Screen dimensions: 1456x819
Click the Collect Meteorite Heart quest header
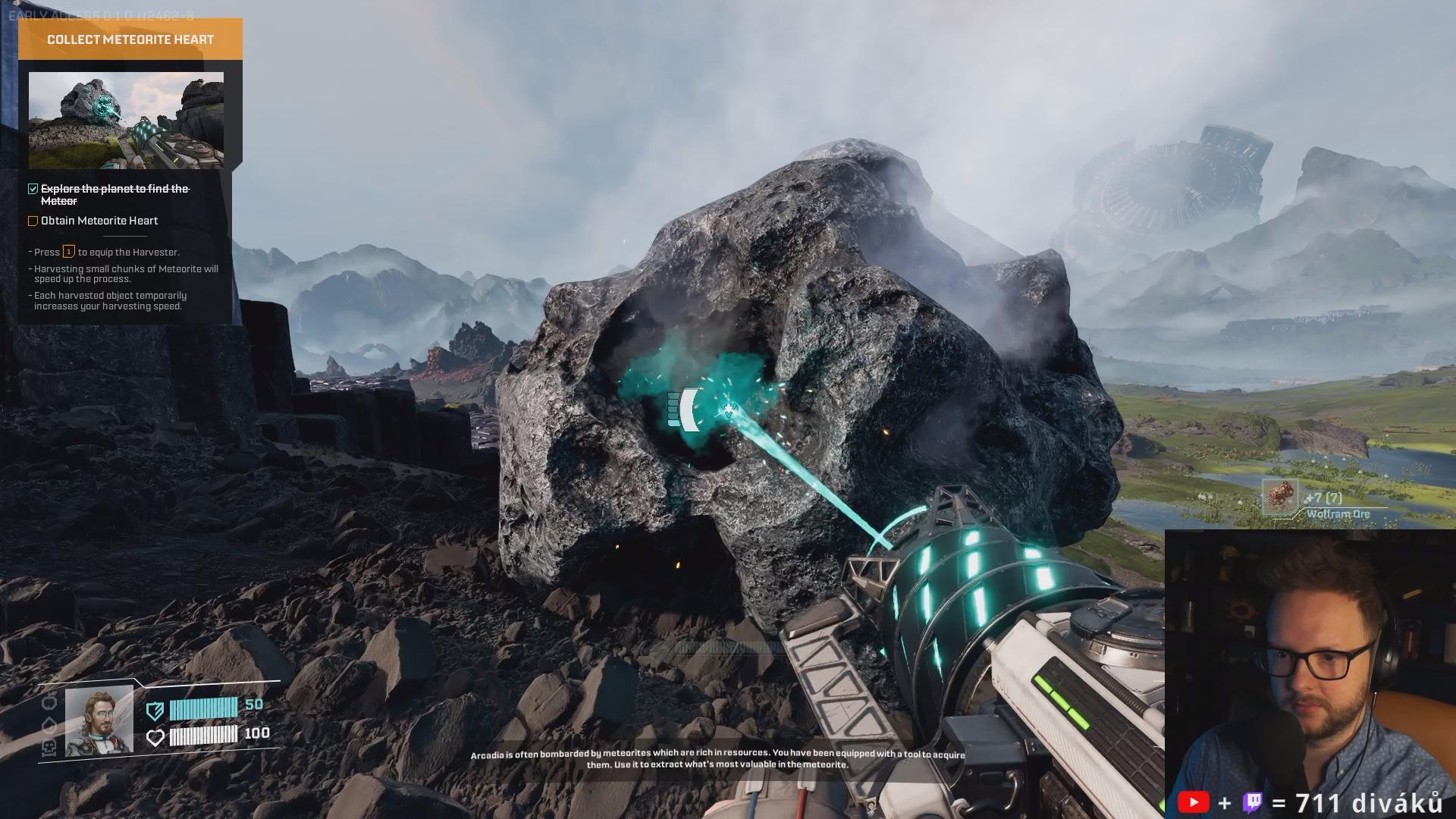pyautogui.click(x=130, y=39)
